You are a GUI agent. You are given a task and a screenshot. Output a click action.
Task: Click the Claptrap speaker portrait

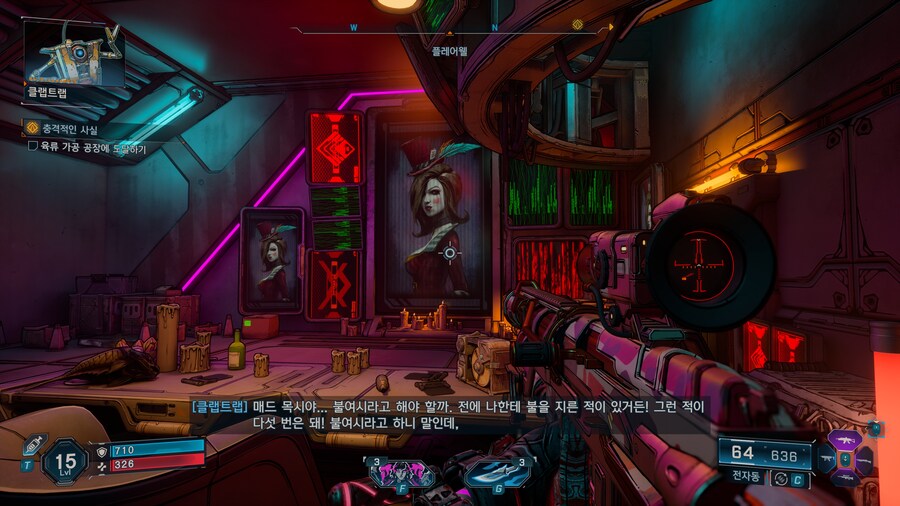pyautogui.click(x=75, y=52)
